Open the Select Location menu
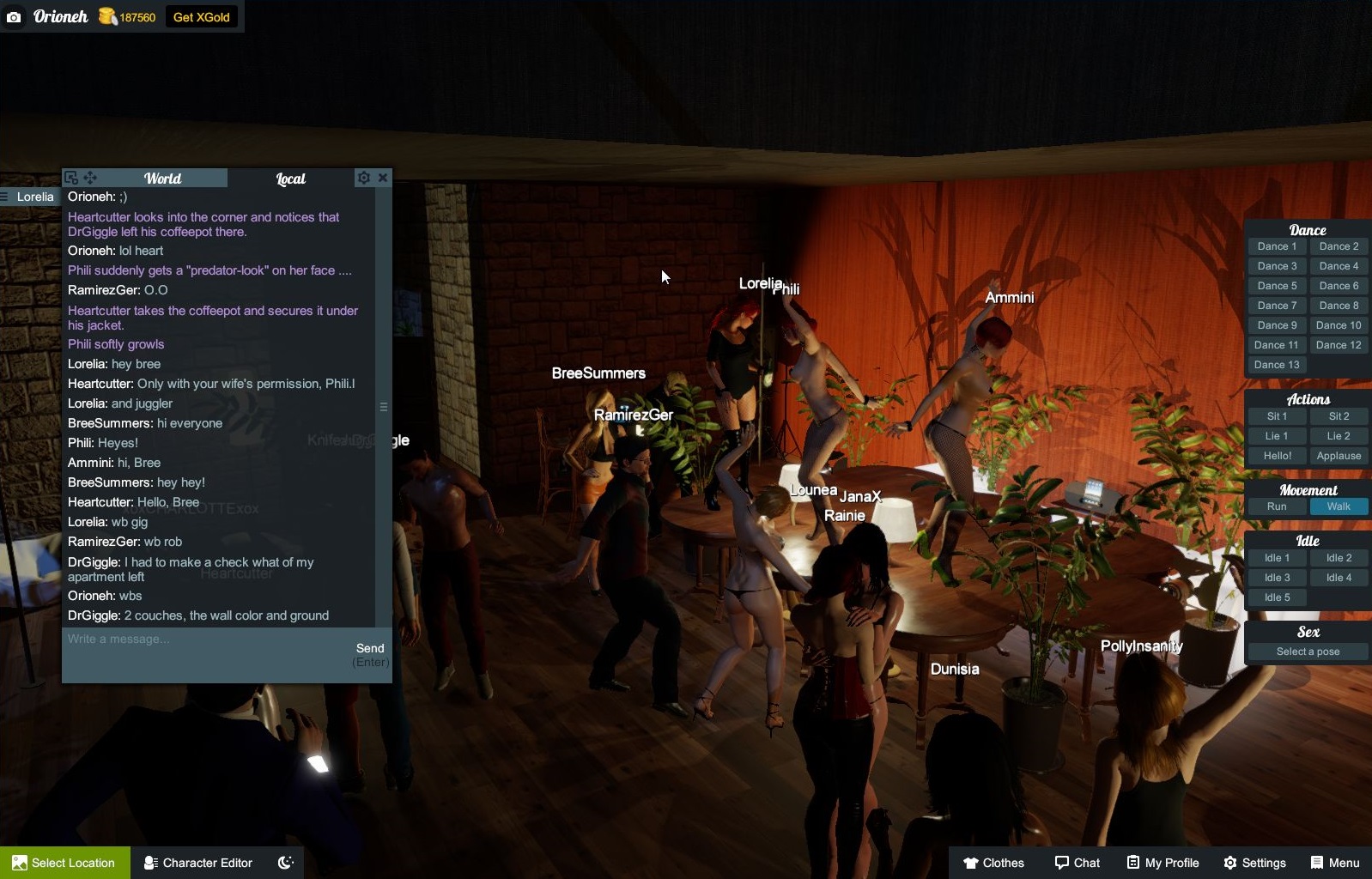Screen dimensions: 1372x879 [x=65, y=863]
